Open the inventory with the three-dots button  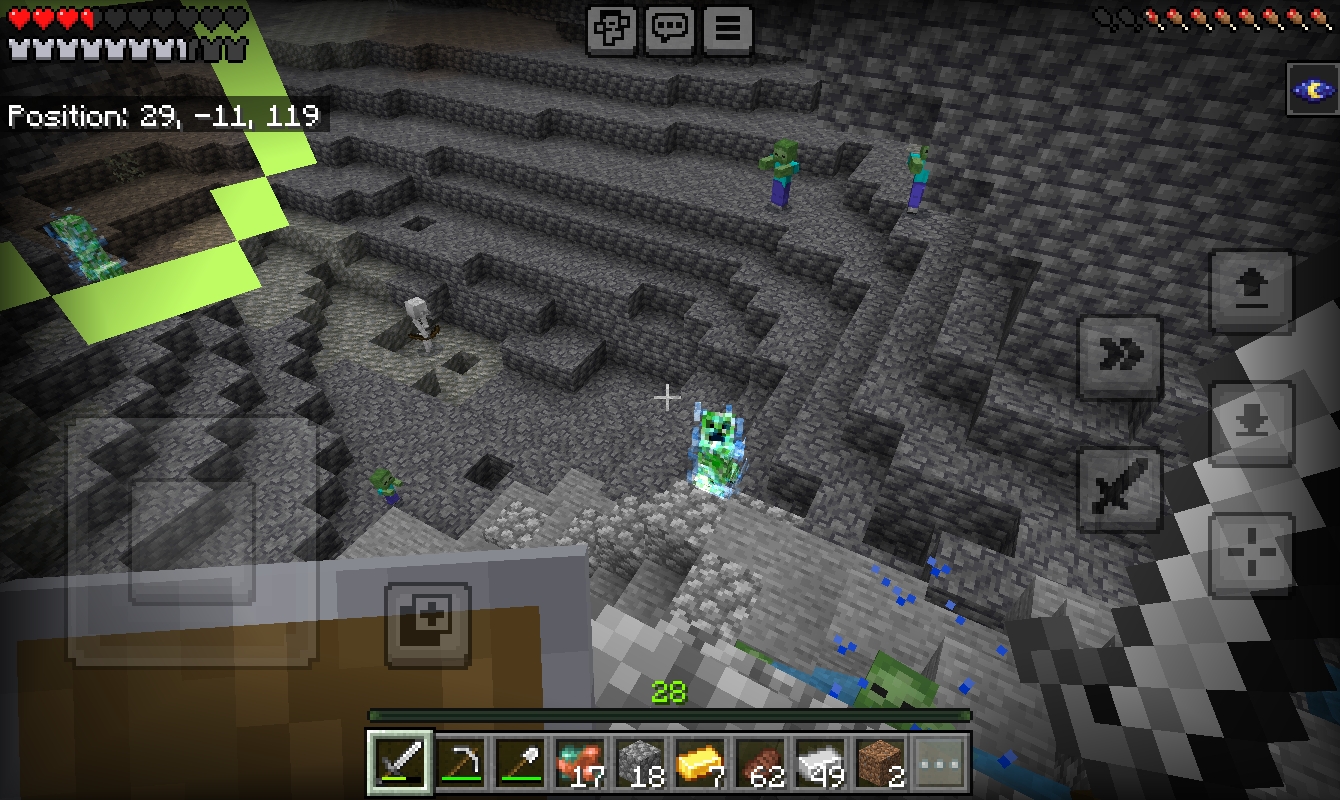tap(941, 763)
